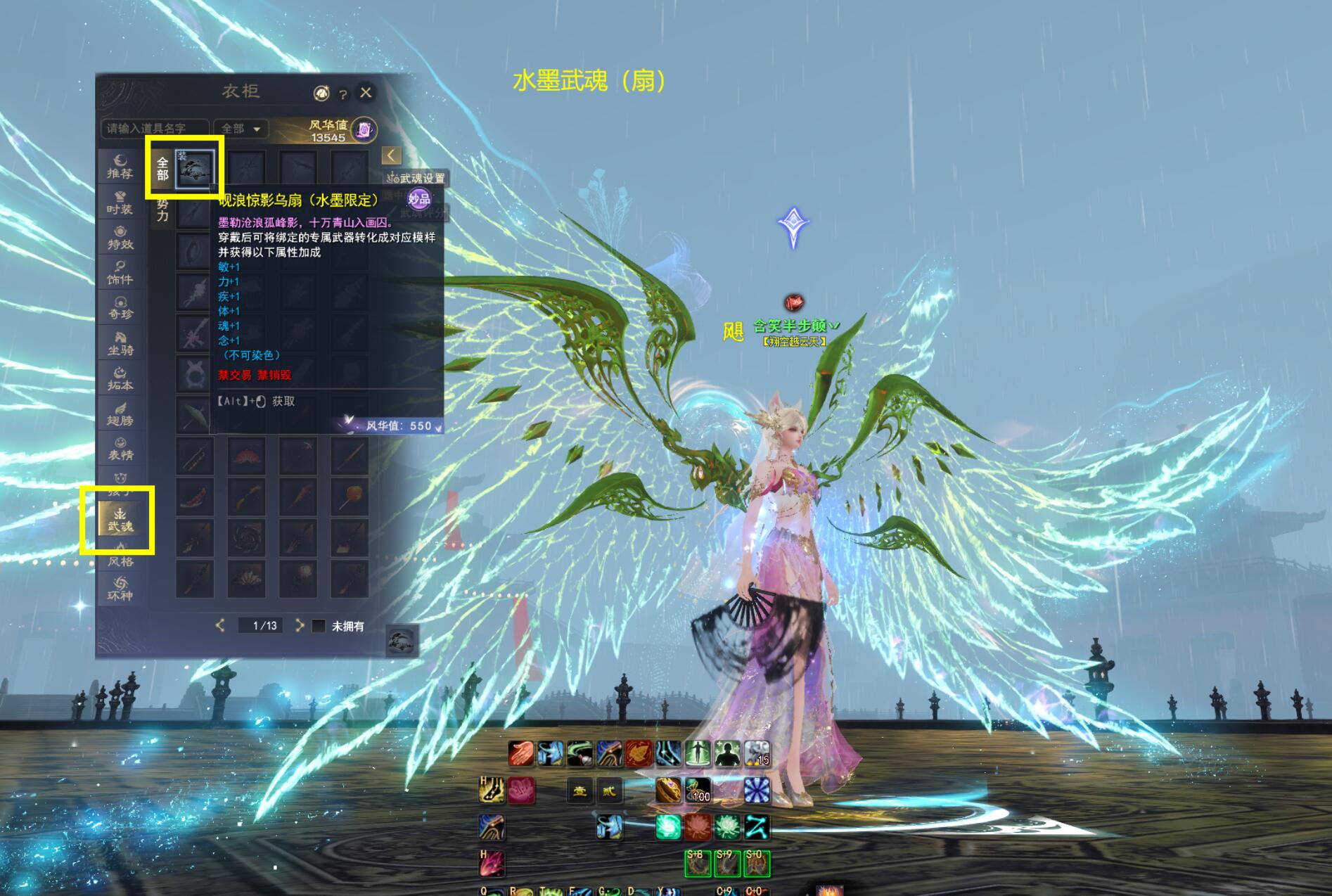1332x896 pixels.
Task: Select the 饰件 category tab
Action: tap(120, 273)
